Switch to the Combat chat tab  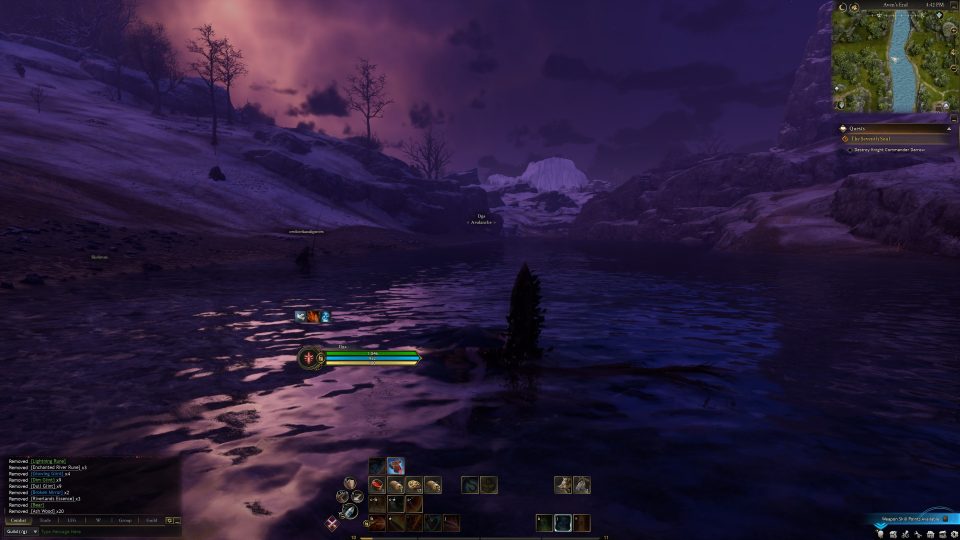19,520
